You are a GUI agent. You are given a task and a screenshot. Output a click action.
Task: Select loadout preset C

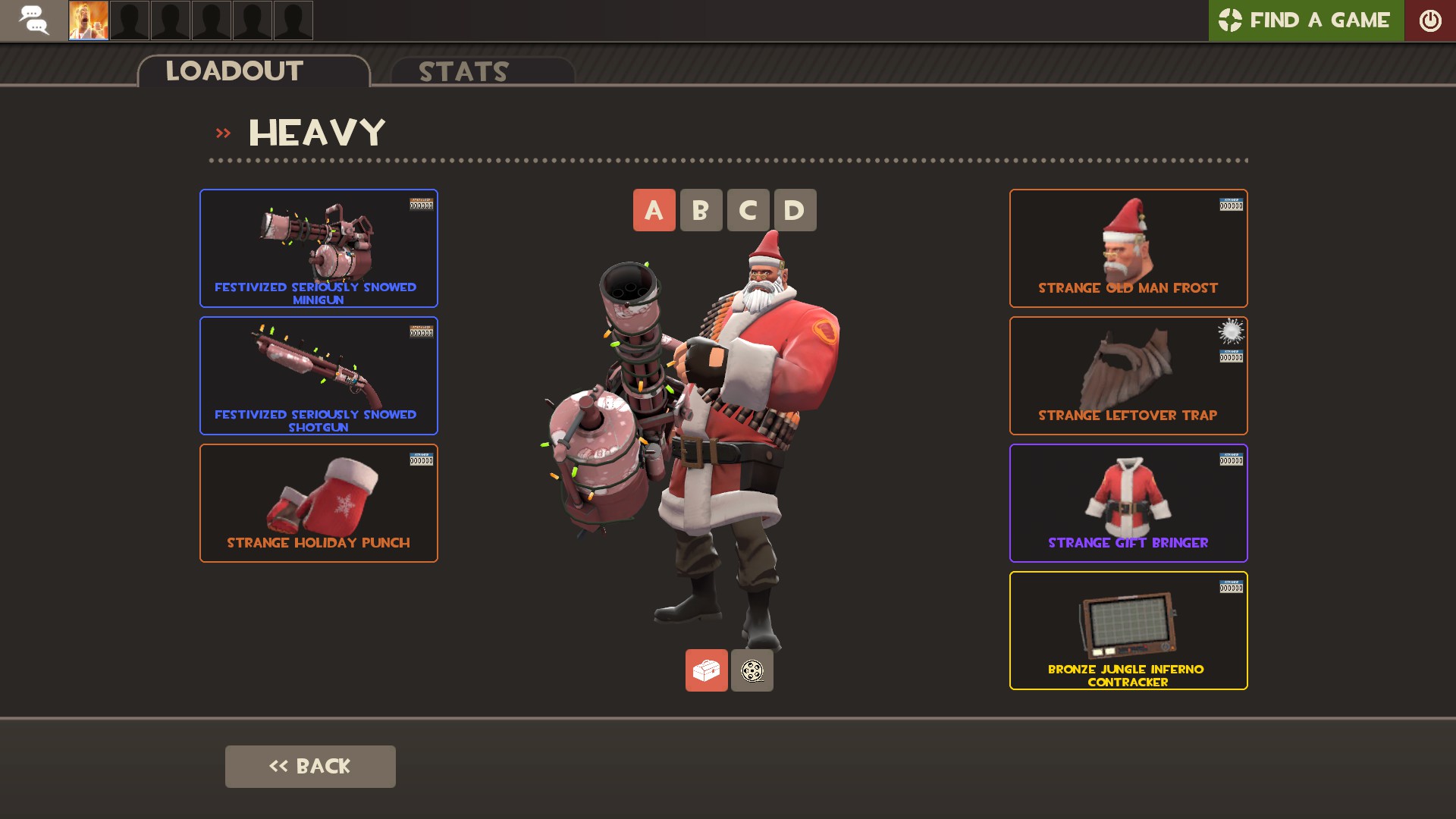[748, 210]
